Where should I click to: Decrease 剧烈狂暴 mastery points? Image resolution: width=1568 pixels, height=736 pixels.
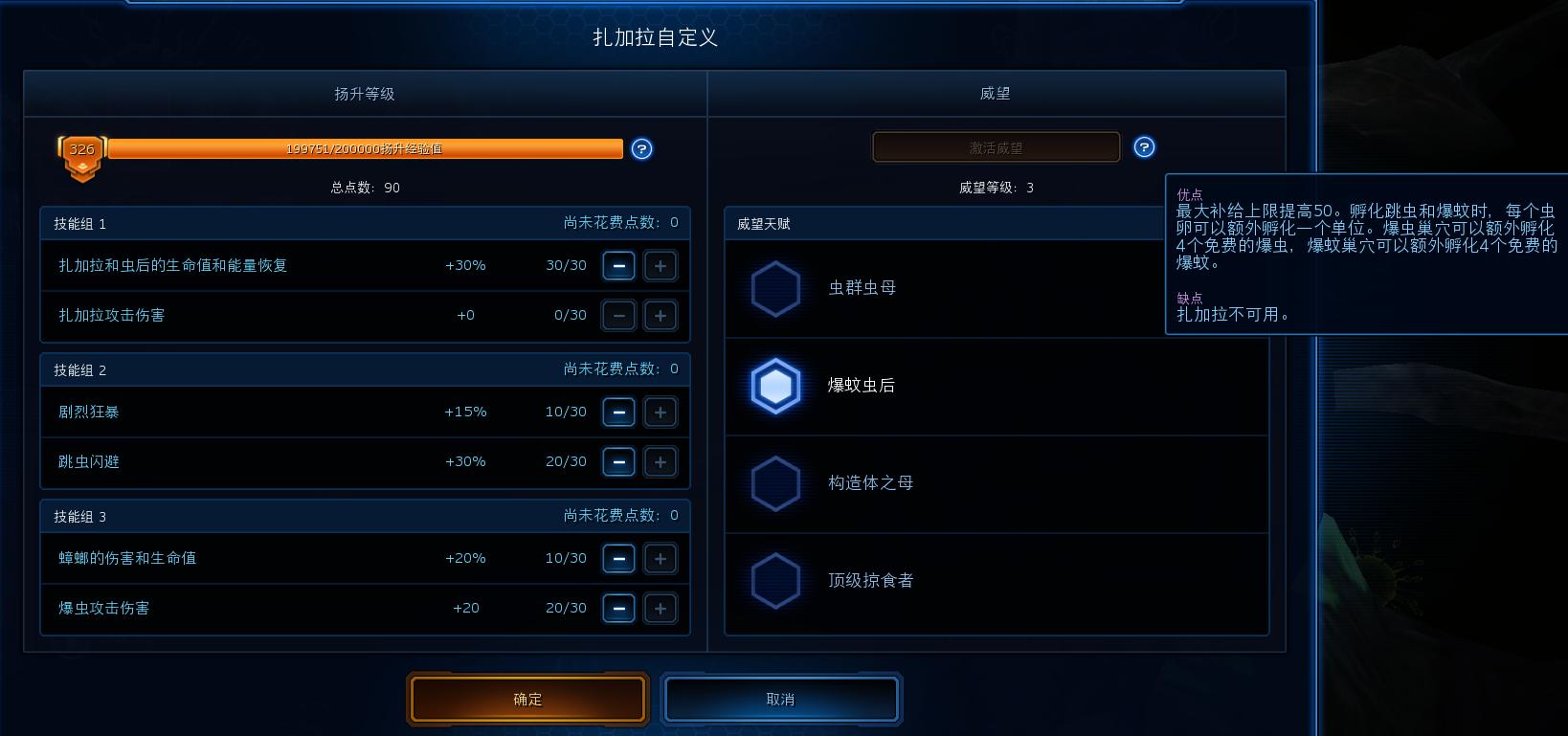(x=618, y=412)
